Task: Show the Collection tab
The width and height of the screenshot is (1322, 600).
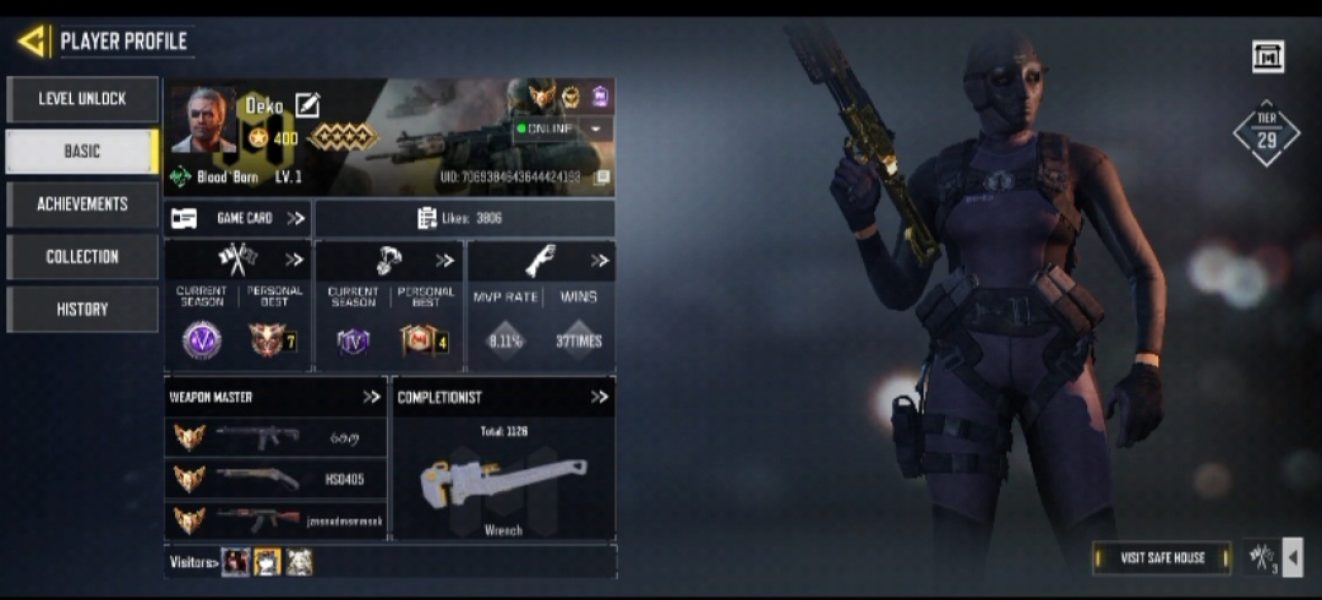Action: tap(82, 257)
